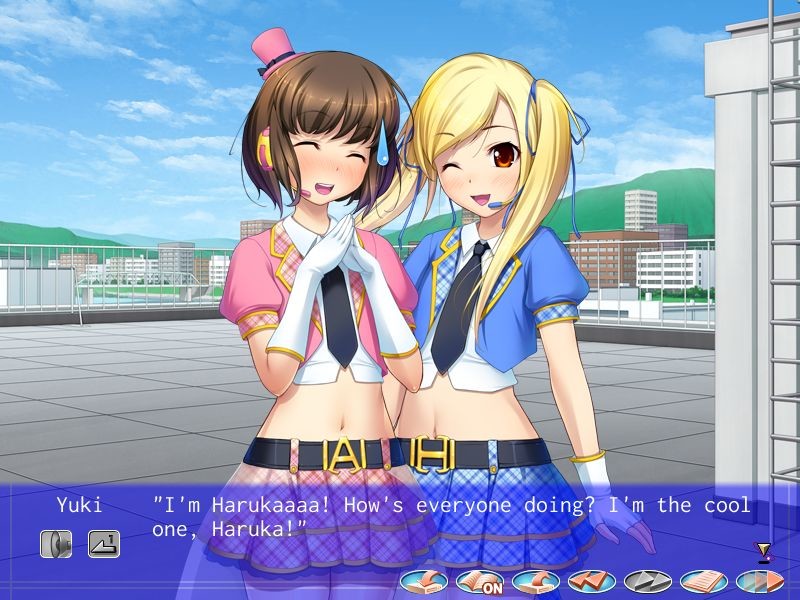800x600 pixels.
Task: Advance dialogue with the yellow arrow indicator
Action: [x=764, y=550]
